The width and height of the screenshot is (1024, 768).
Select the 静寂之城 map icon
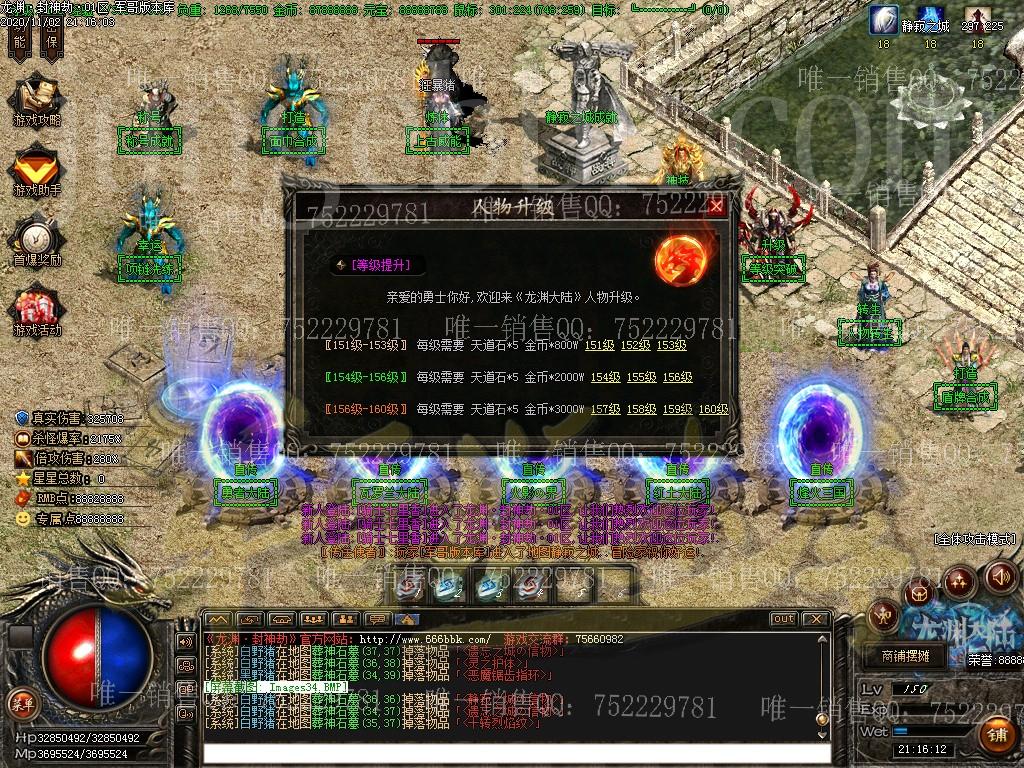tap(884, 20)
